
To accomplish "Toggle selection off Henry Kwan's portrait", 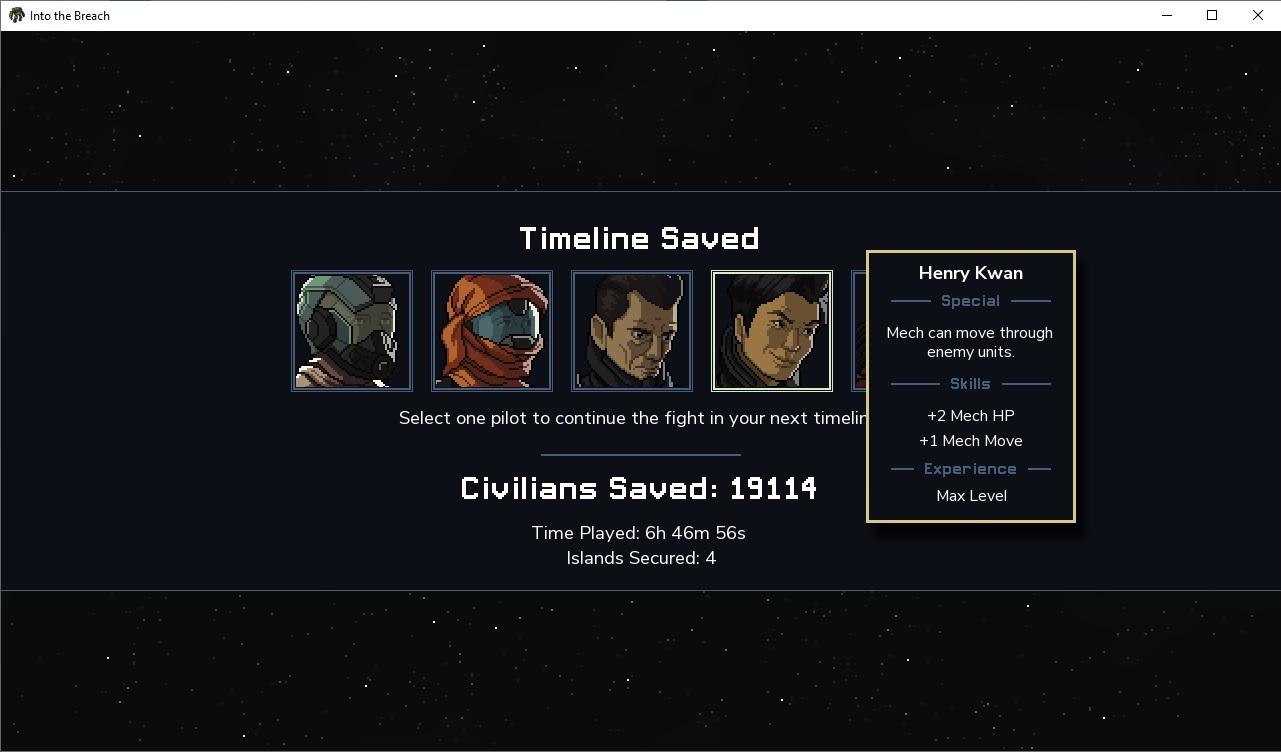I will tap(771, 330).
